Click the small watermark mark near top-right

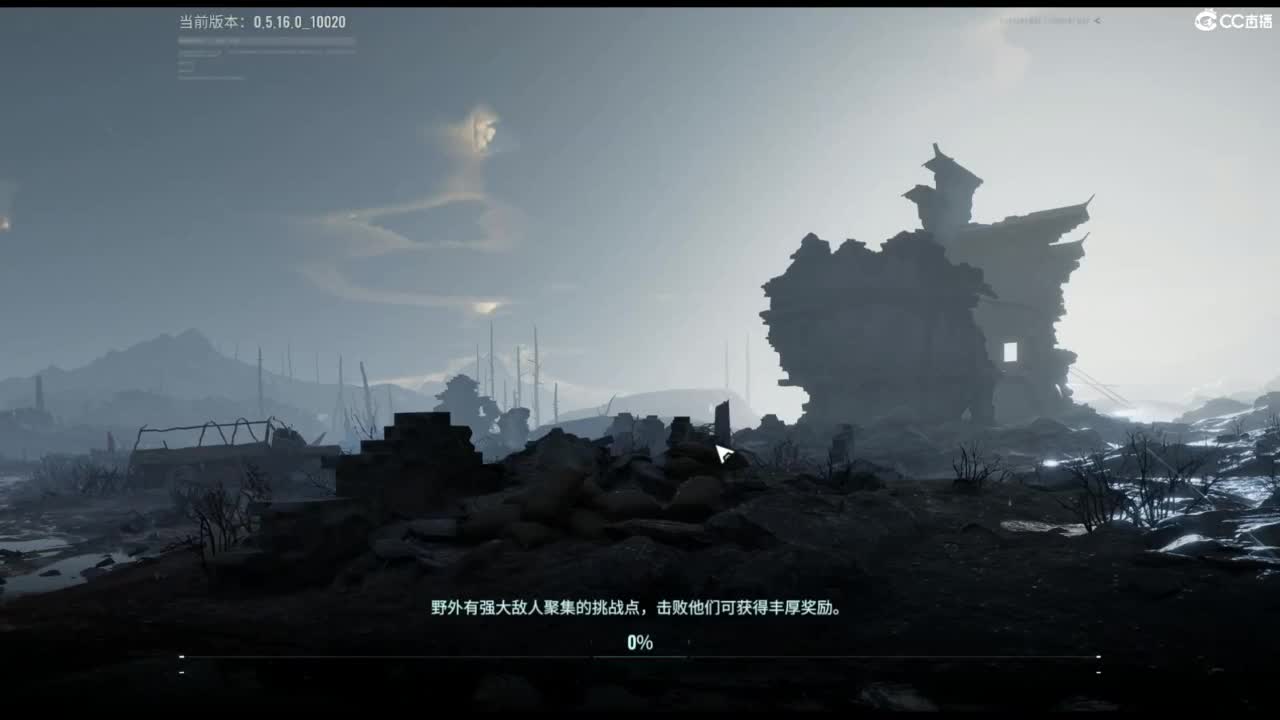click(1045, 19)
